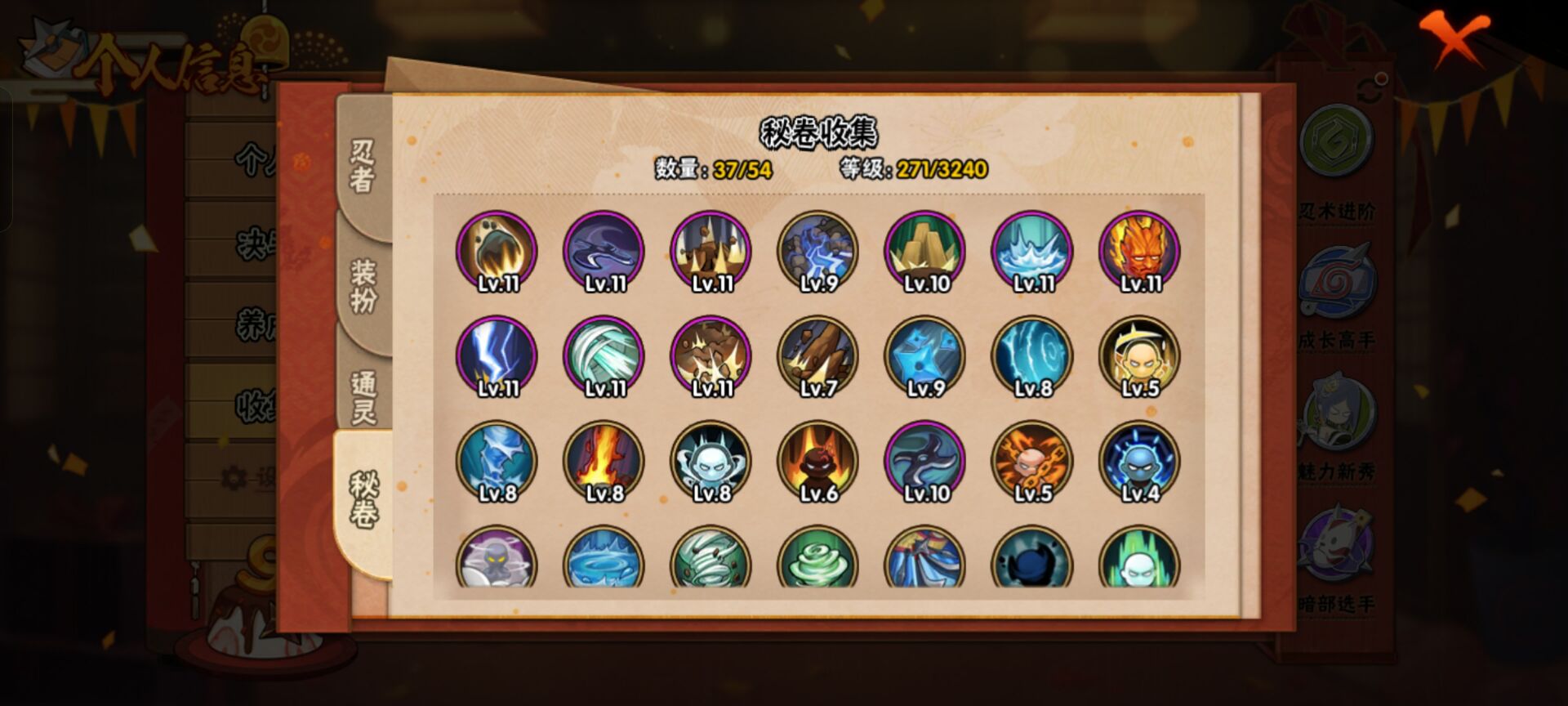Select the blue star shuriken Lv.9 scroll

(x=925, y=357)
